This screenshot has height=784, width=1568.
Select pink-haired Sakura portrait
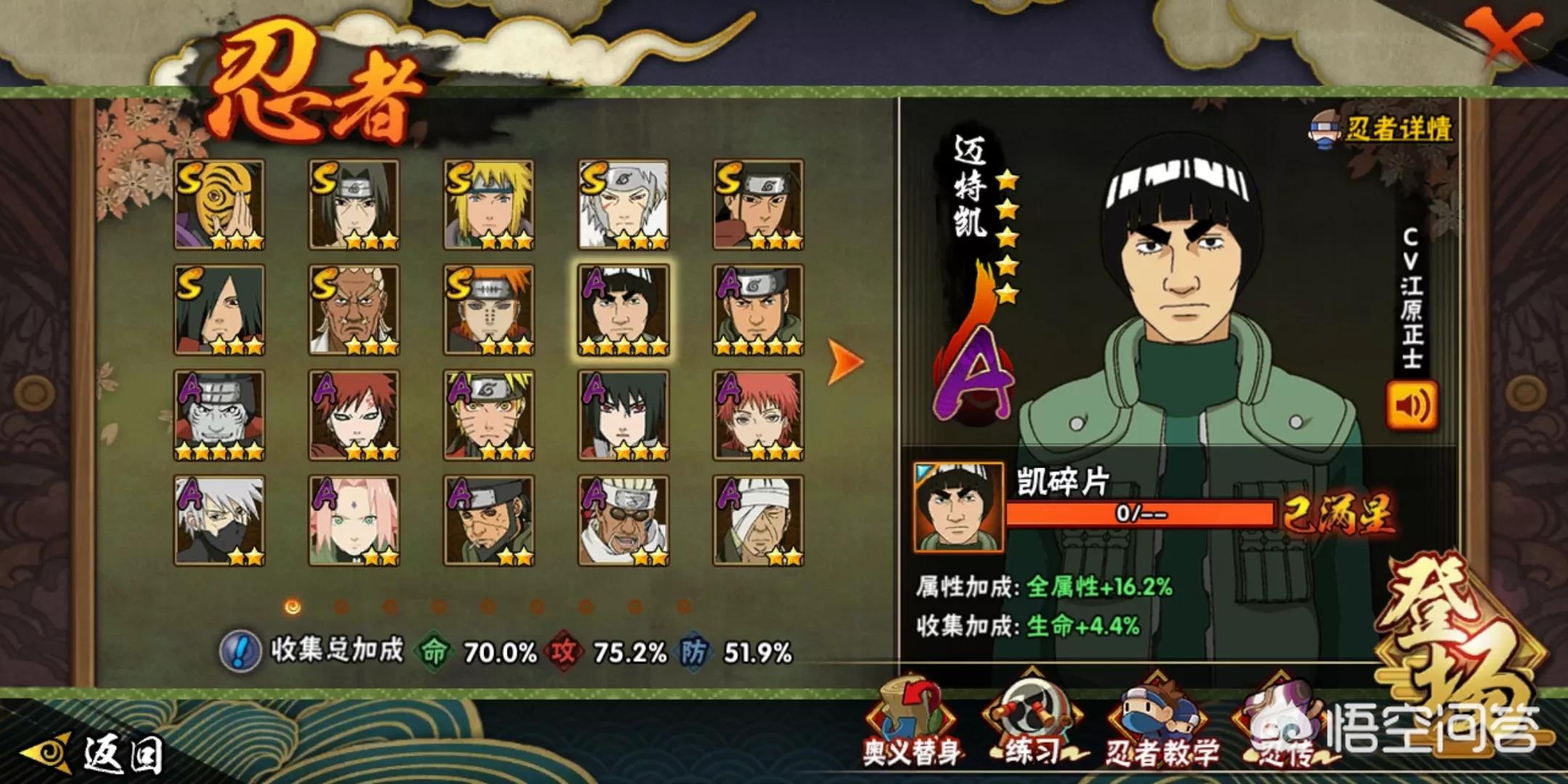tap(354, 520)
